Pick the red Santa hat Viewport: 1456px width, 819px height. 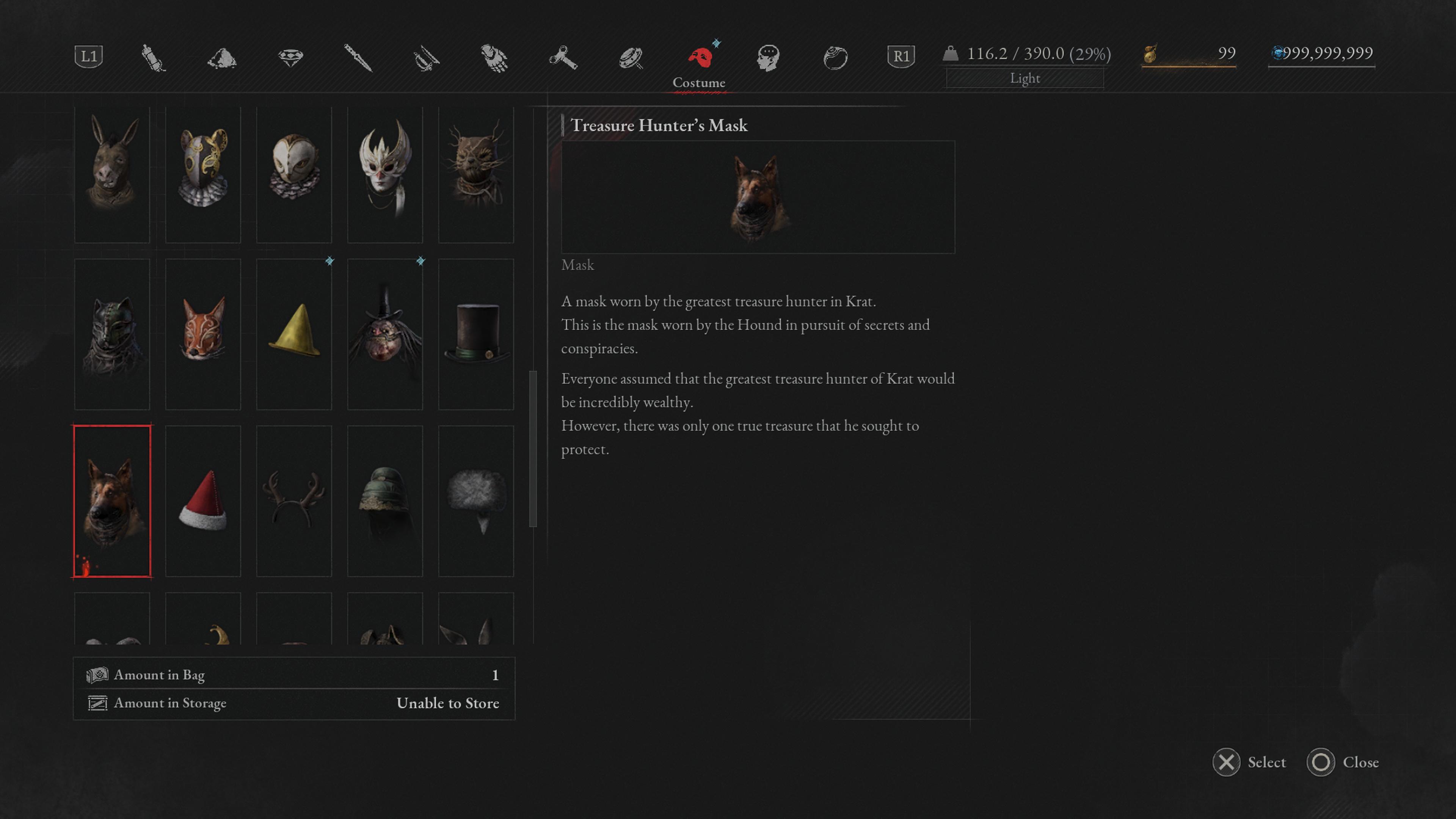pos(203,501)
